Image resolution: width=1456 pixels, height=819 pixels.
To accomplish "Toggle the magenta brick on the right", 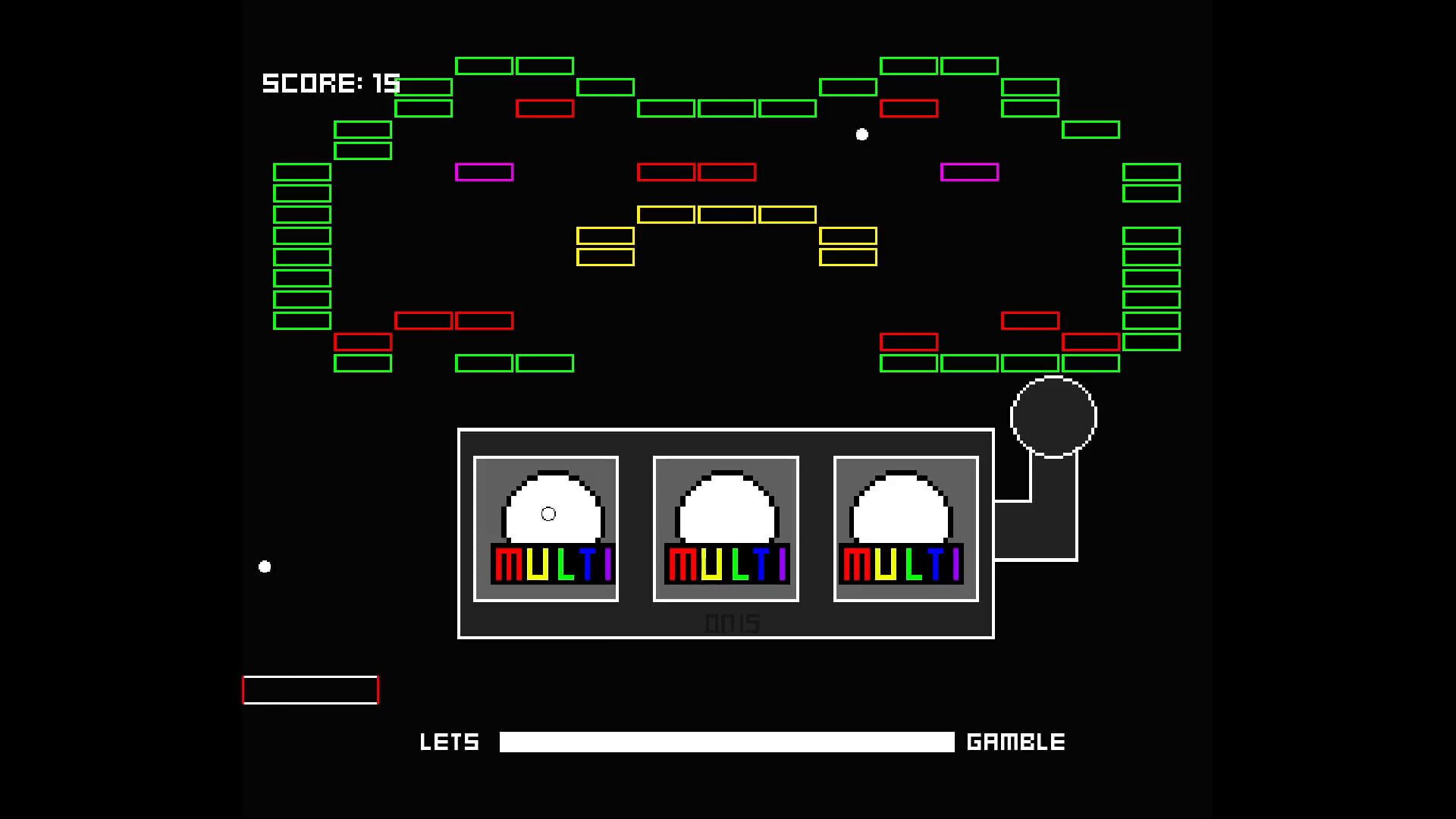I will pos(969,172).
